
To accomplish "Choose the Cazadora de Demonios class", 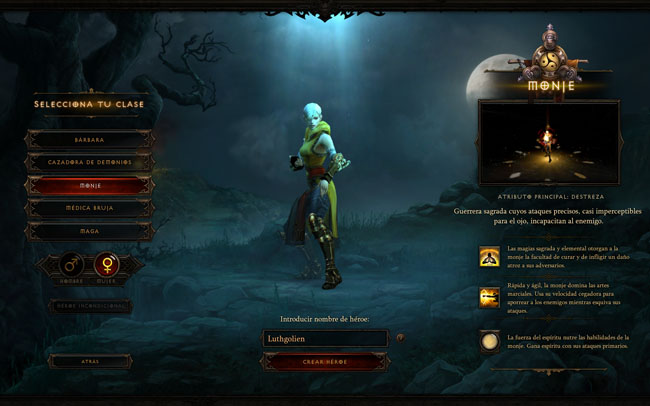I will click(x=90, y=162).
